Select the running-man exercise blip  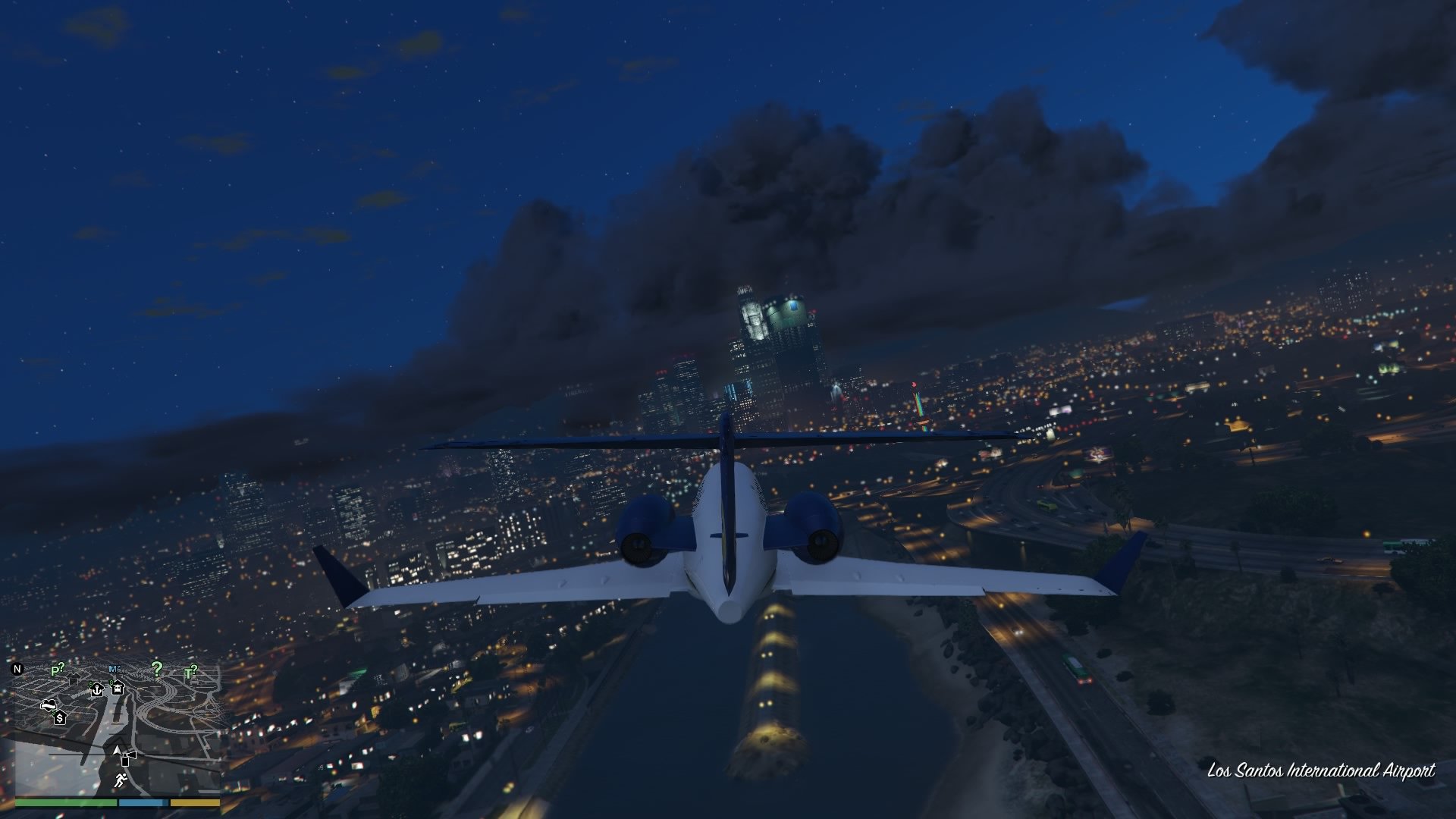pyautogui.click(x=121, y=781)
